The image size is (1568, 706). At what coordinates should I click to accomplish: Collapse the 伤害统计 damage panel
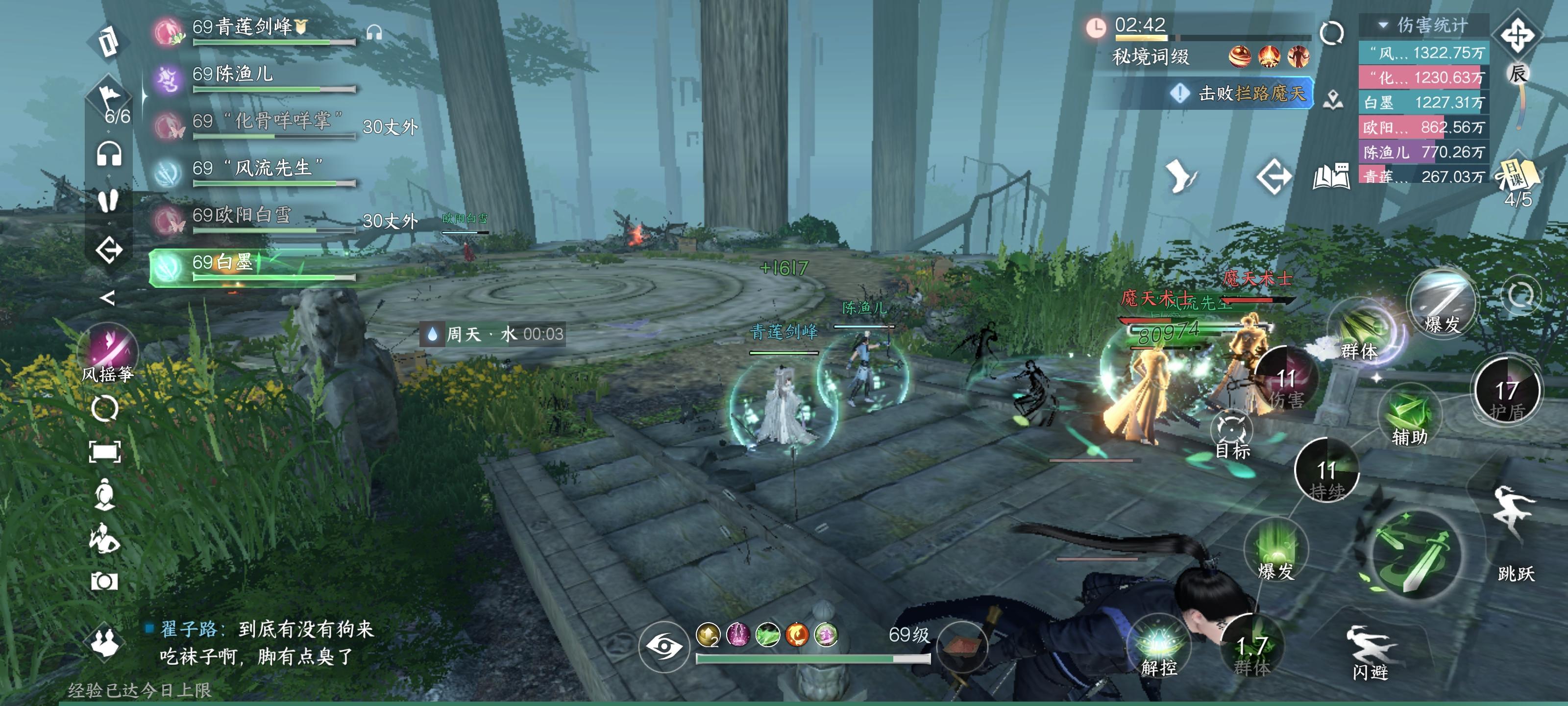pyautogui.click(x=1384, y=25)
